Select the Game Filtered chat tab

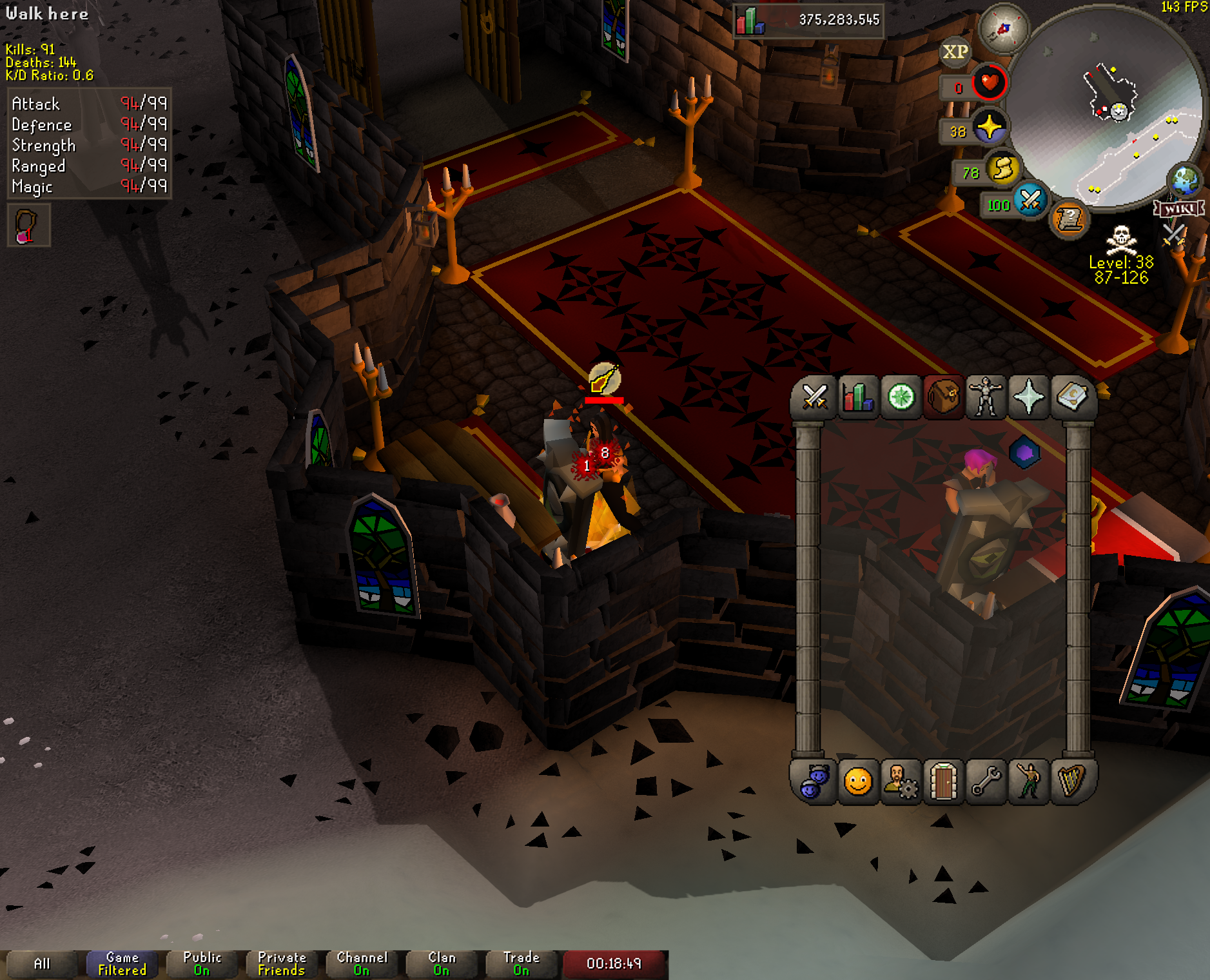122,964
